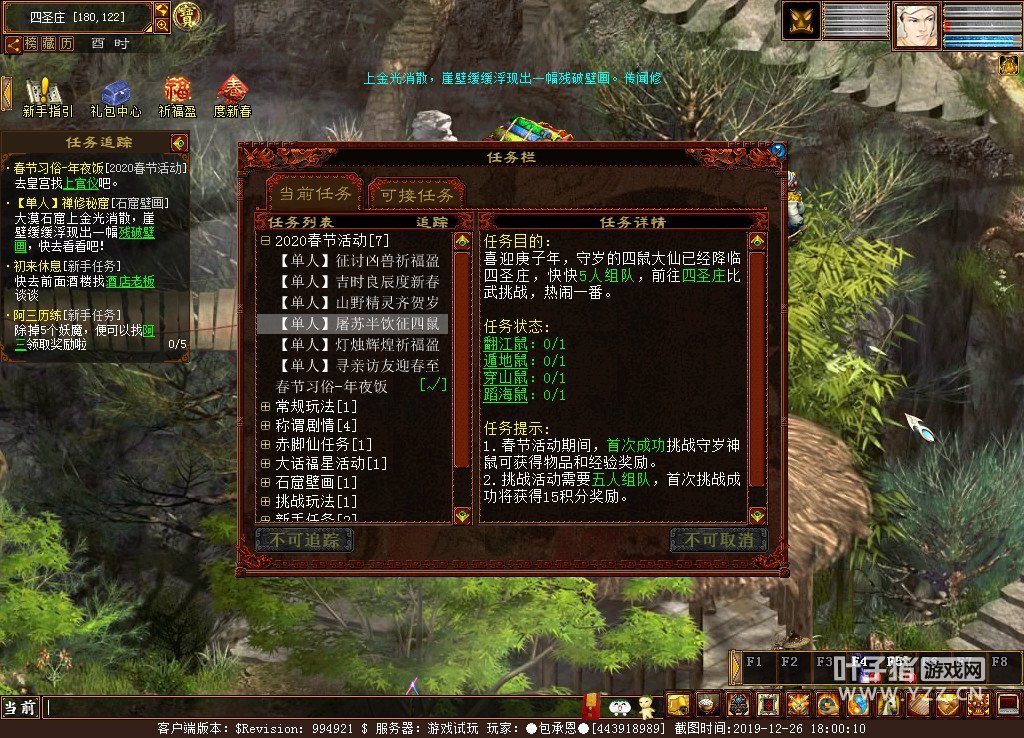Pick the 寻亲访友迎春至 quest
This screenshot has width=1024, height=738.
(x=358, y=366)
